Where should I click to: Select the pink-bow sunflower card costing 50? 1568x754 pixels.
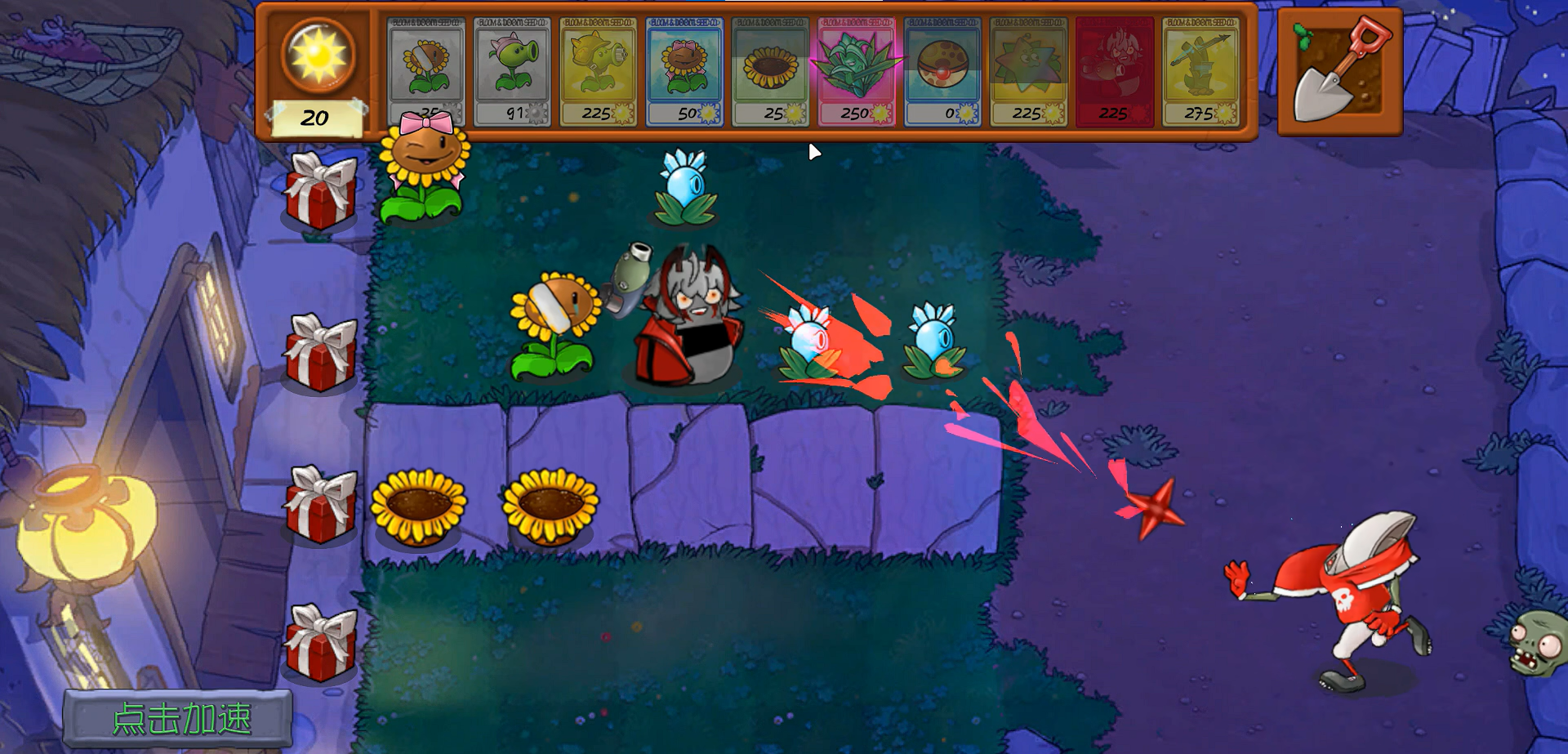point(684,71)
